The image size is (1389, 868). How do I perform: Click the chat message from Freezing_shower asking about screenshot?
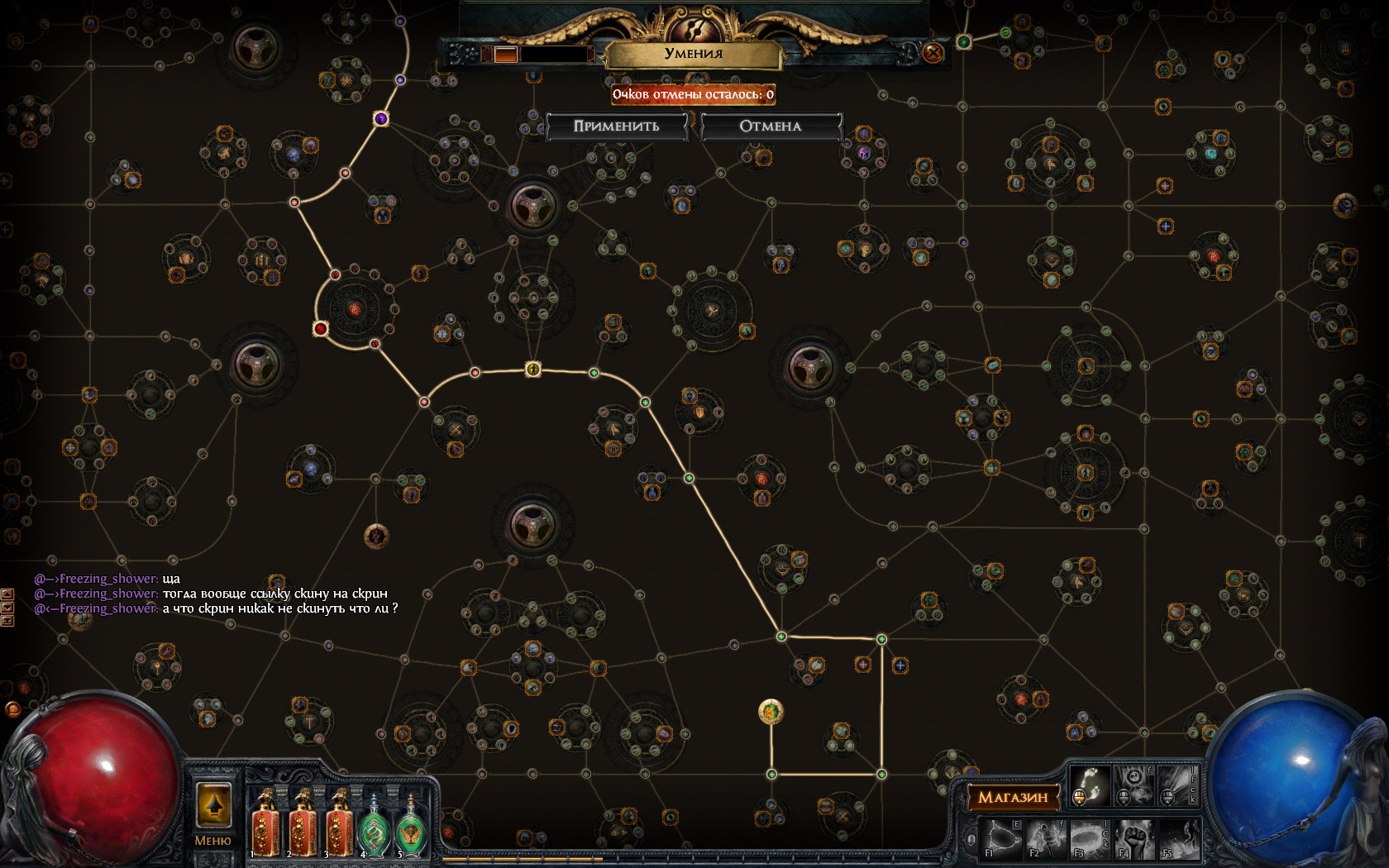pyautogui.click(x=279, y=608)
